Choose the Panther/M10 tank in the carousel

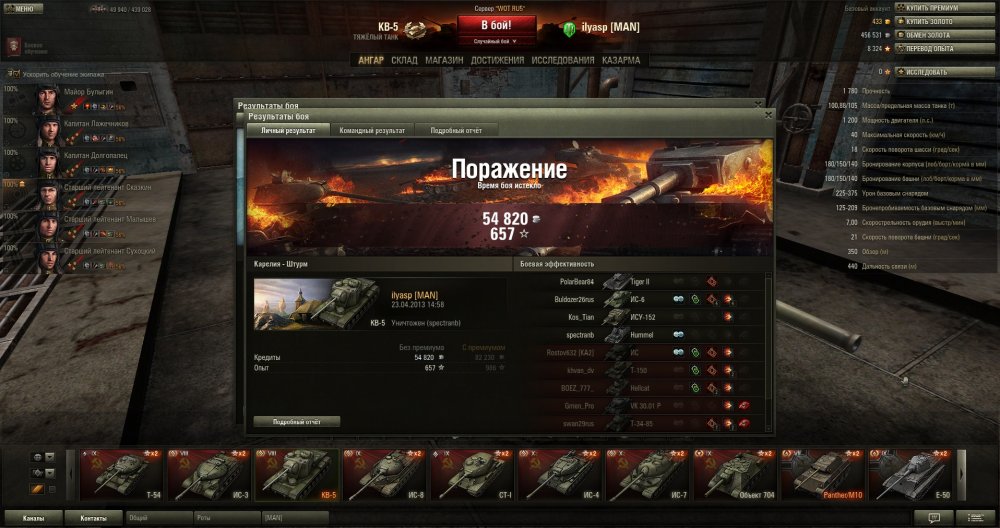coord(825,474)
